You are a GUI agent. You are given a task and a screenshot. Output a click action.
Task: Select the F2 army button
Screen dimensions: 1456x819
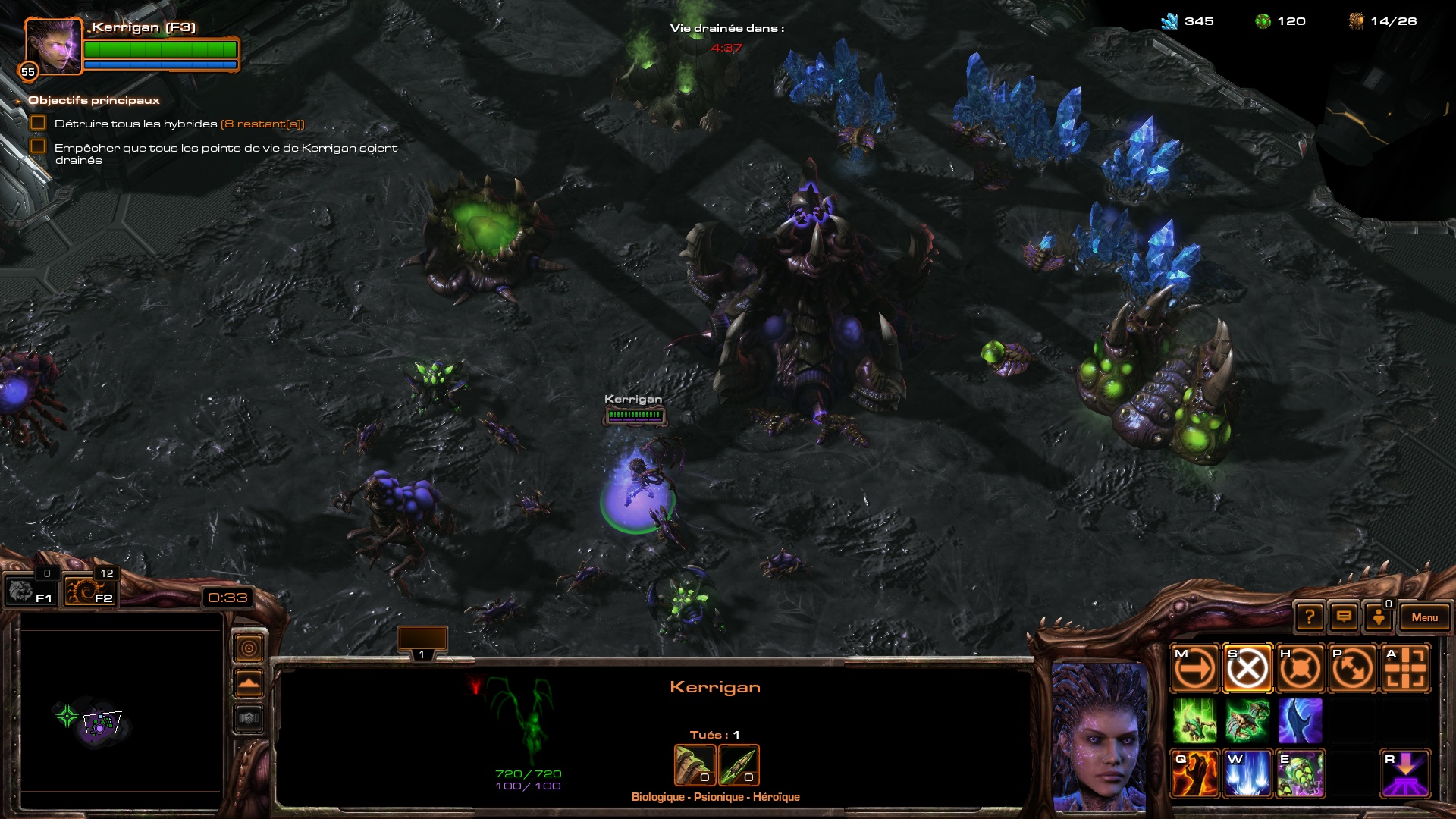(x=89, y=591)
